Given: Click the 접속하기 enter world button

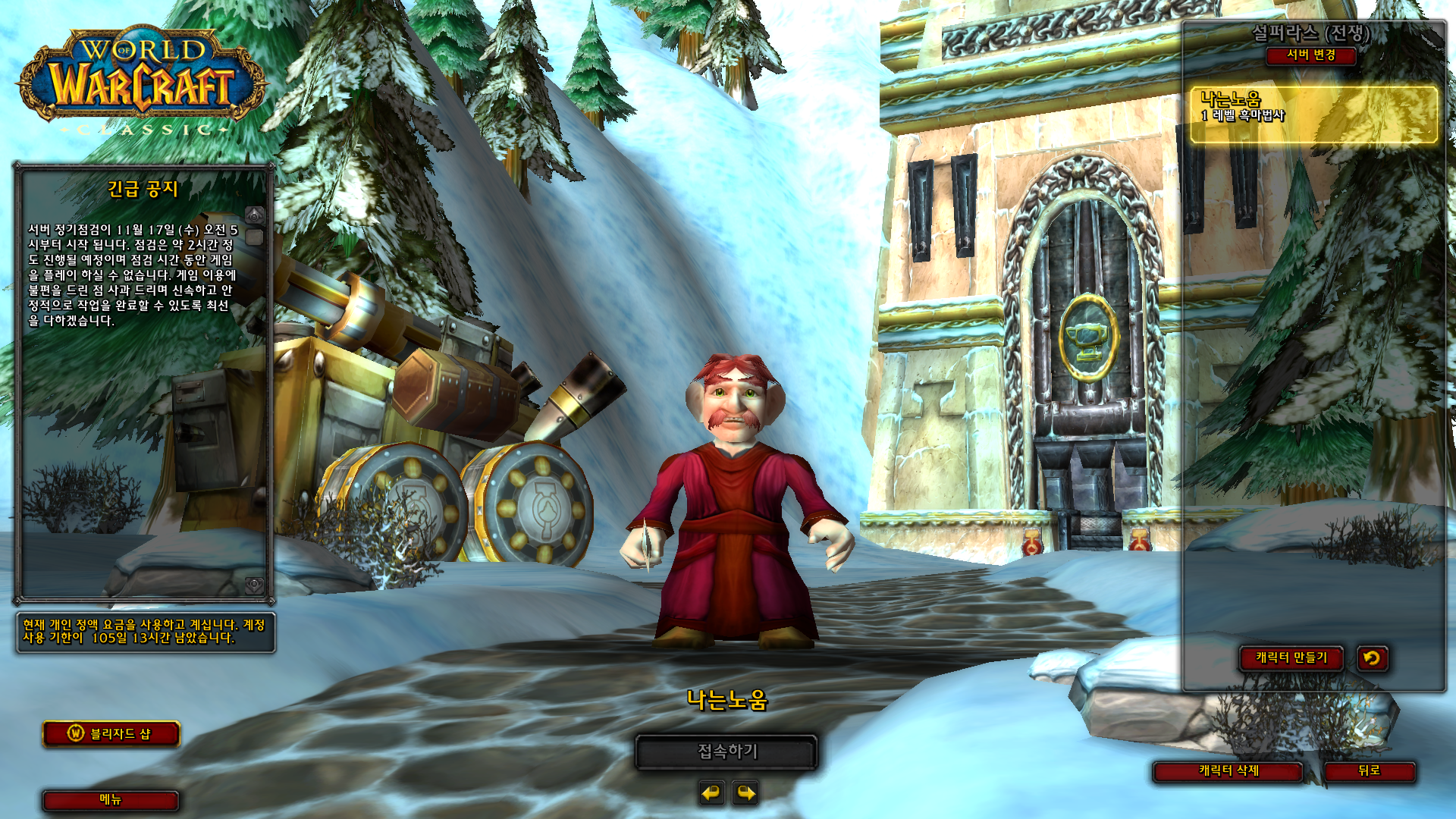Looking at the screenshot, I should 726,752.
